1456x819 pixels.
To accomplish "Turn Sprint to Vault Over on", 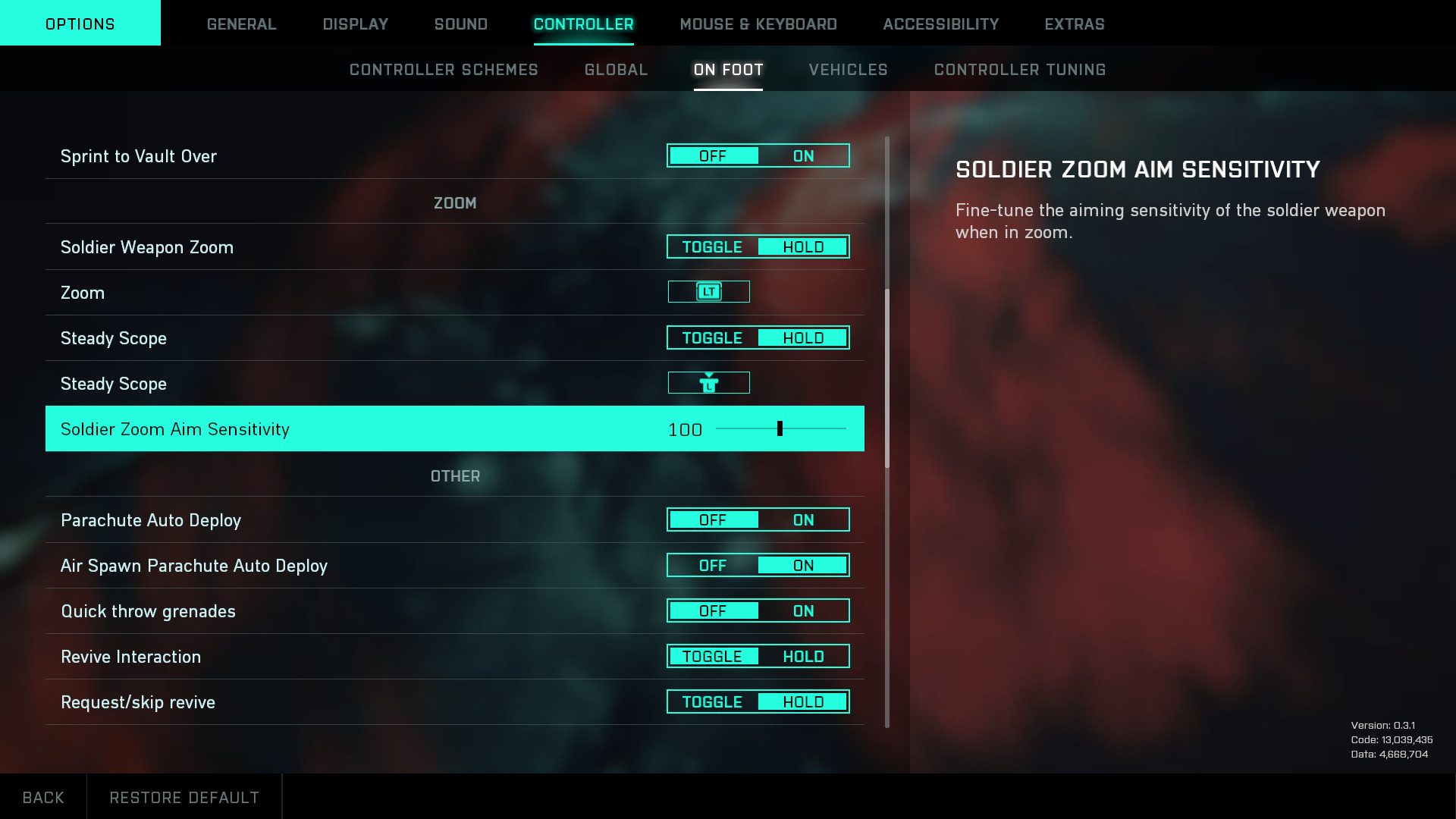I will point(803,156).
